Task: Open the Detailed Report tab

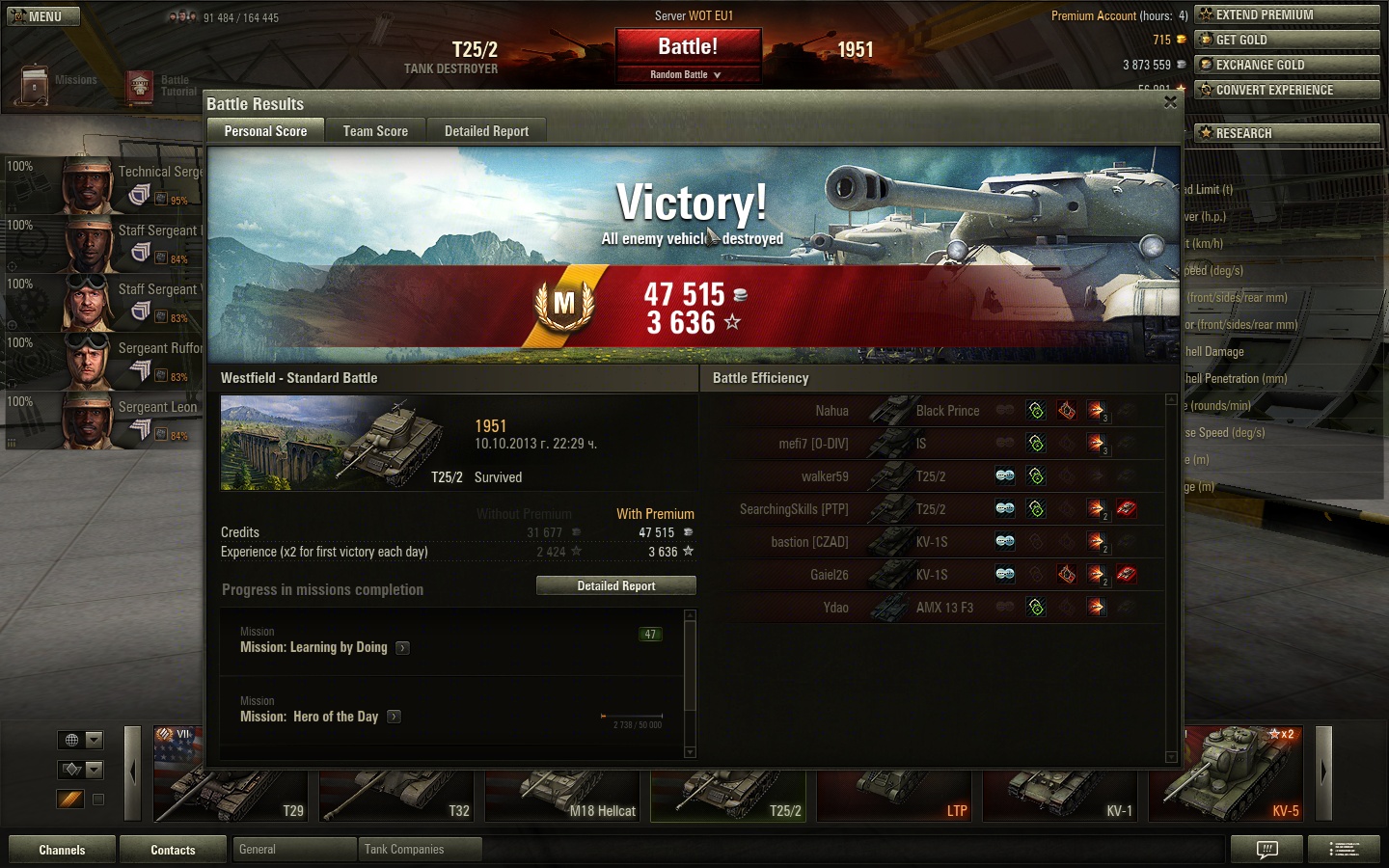Action: pos(486,131)
